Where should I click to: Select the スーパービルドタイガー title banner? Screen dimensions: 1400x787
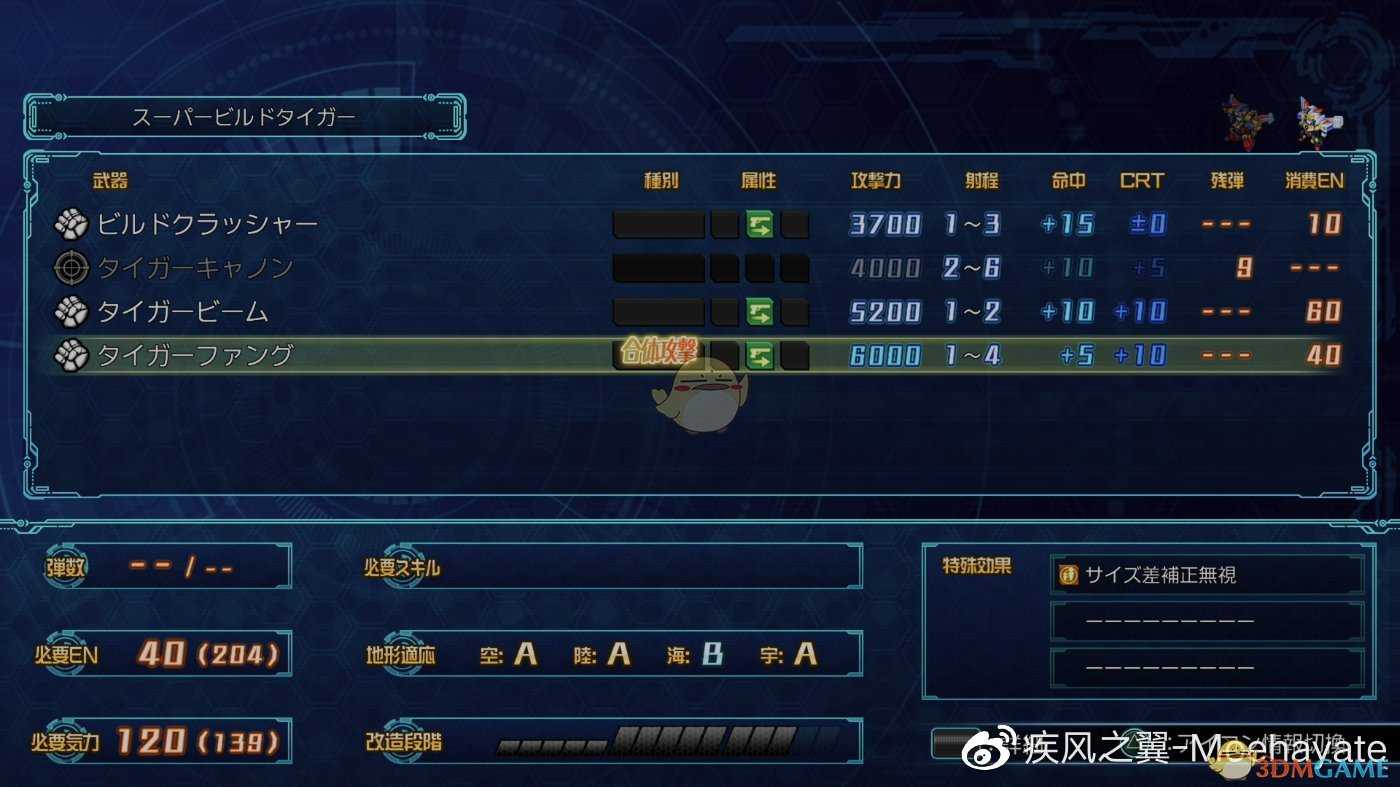(x=243, y=116)
